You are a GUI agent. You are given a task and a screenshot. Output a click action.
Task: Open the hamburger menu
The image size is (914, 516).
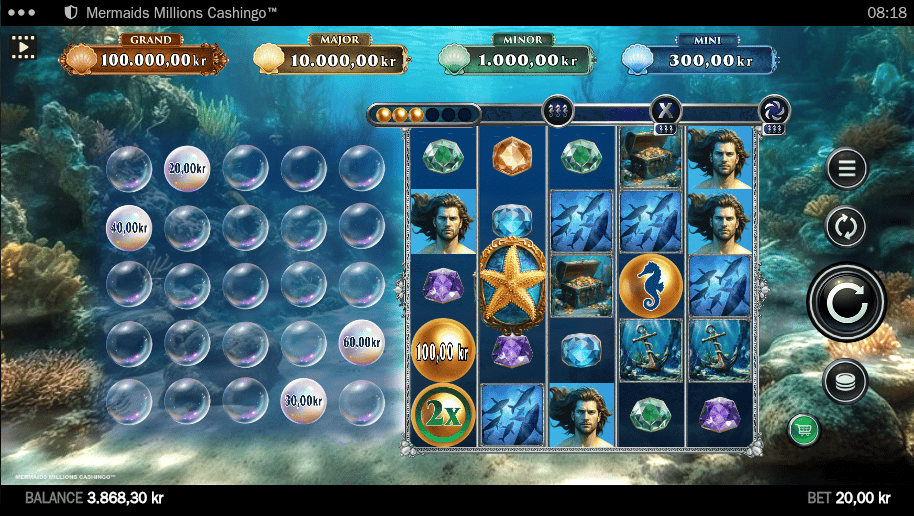[846, 169]
